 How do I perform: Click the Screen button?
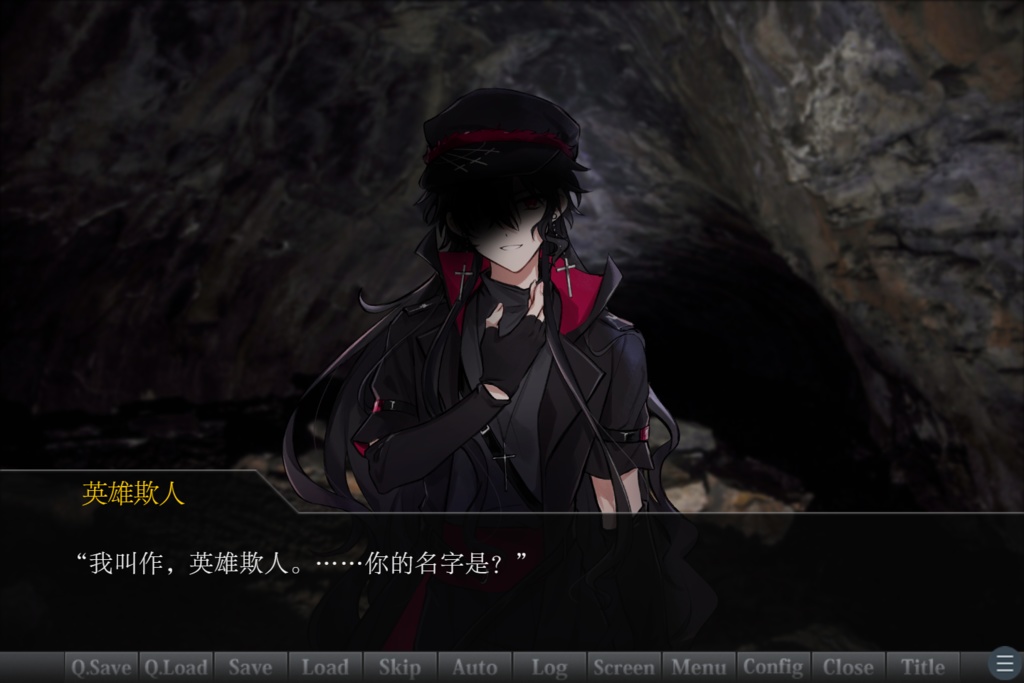click(x=624, y=667)
